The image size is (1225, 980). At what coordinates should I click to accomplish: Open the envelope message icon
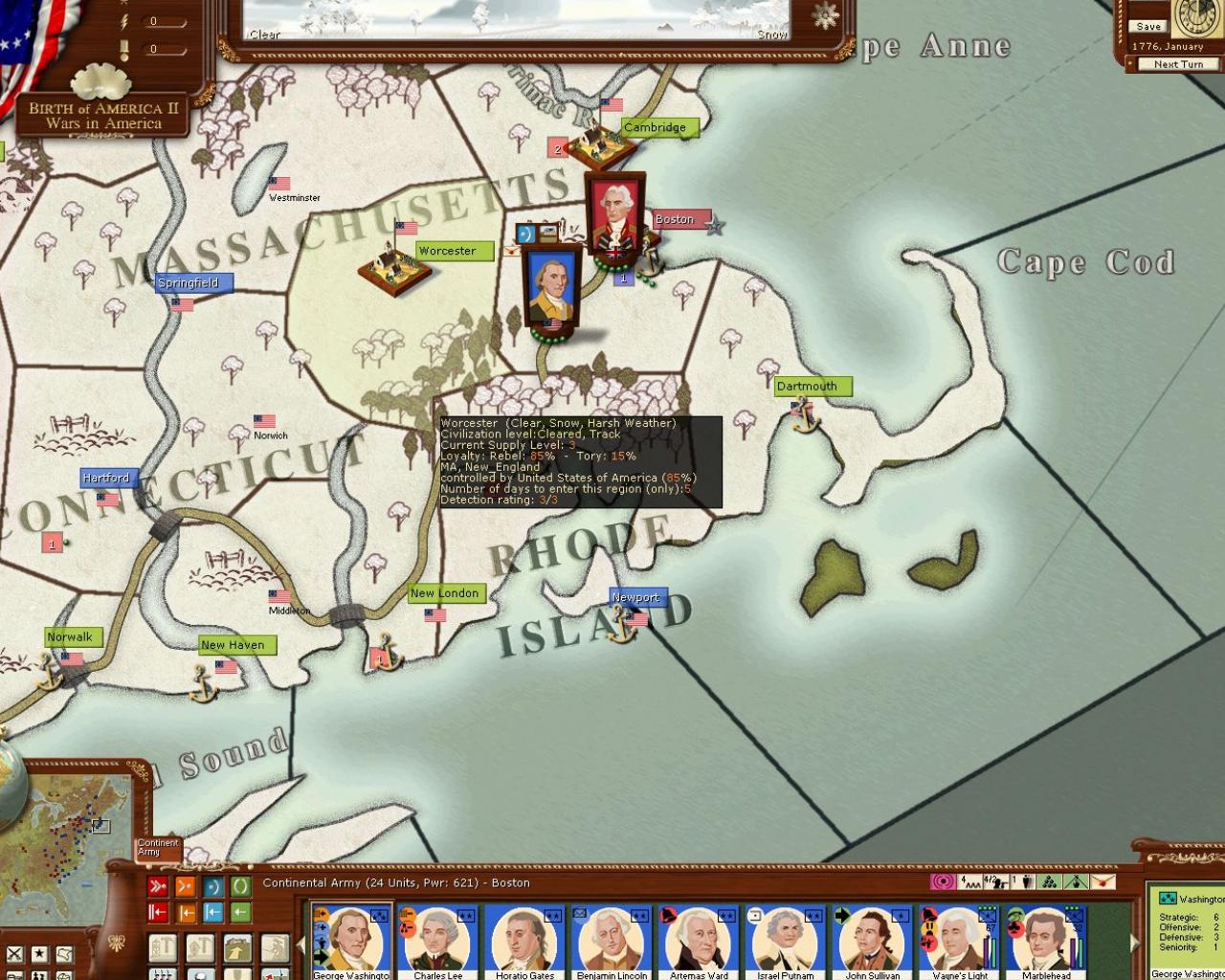(x=1104, y=883)
